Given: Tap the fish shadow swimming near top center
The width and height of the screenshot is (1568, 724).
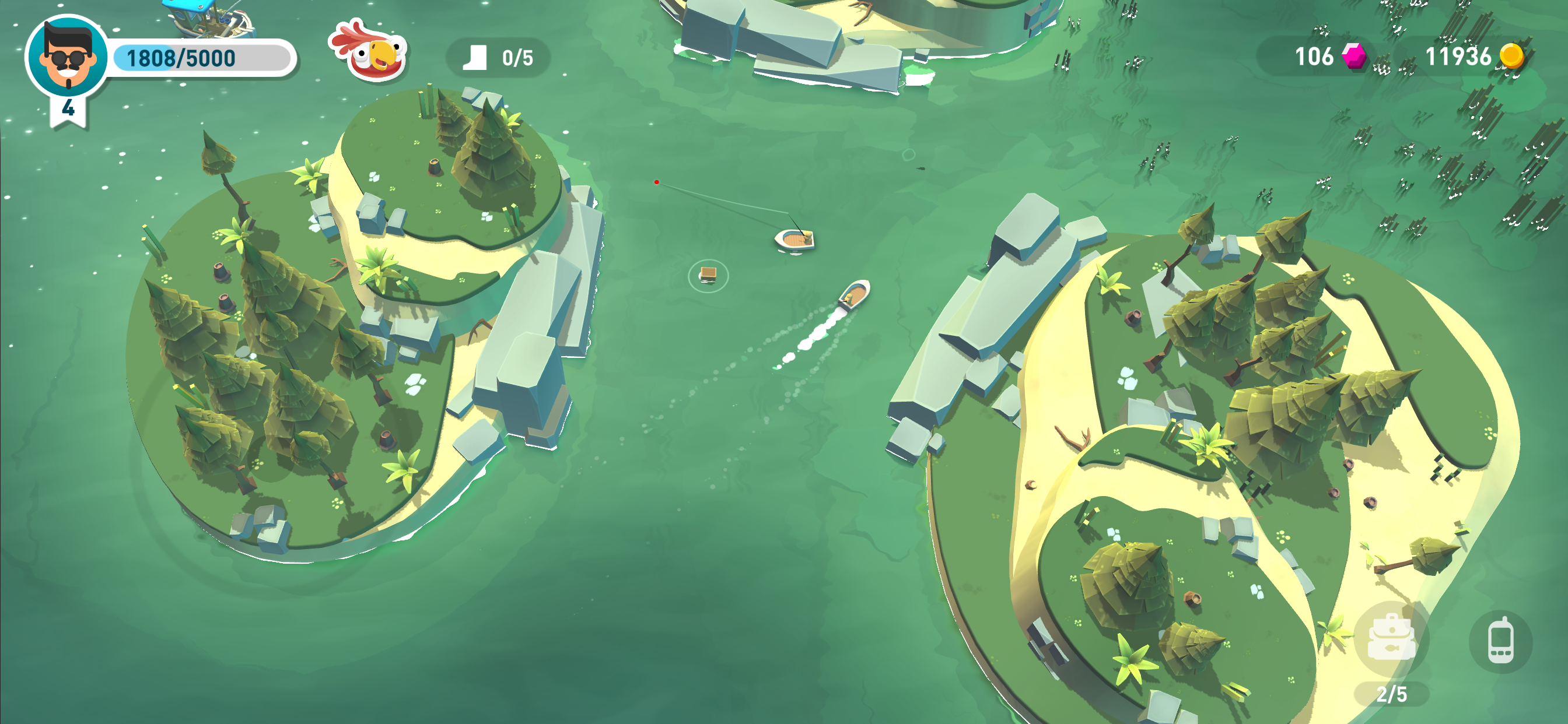Looking at the screenshot, I should pos(921,168).
